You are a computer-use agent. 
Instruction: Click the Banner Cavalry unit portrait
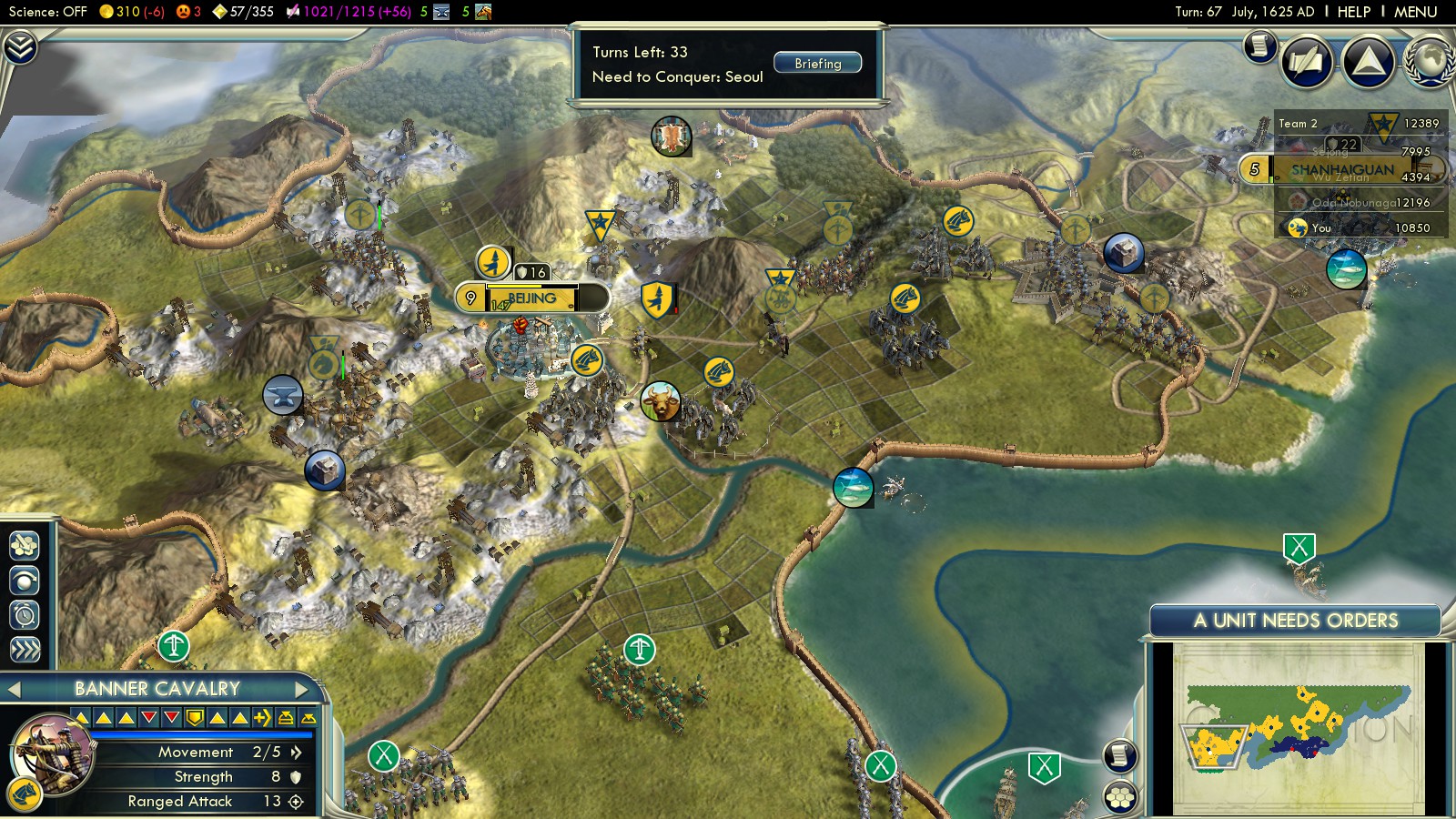(53, 753)
